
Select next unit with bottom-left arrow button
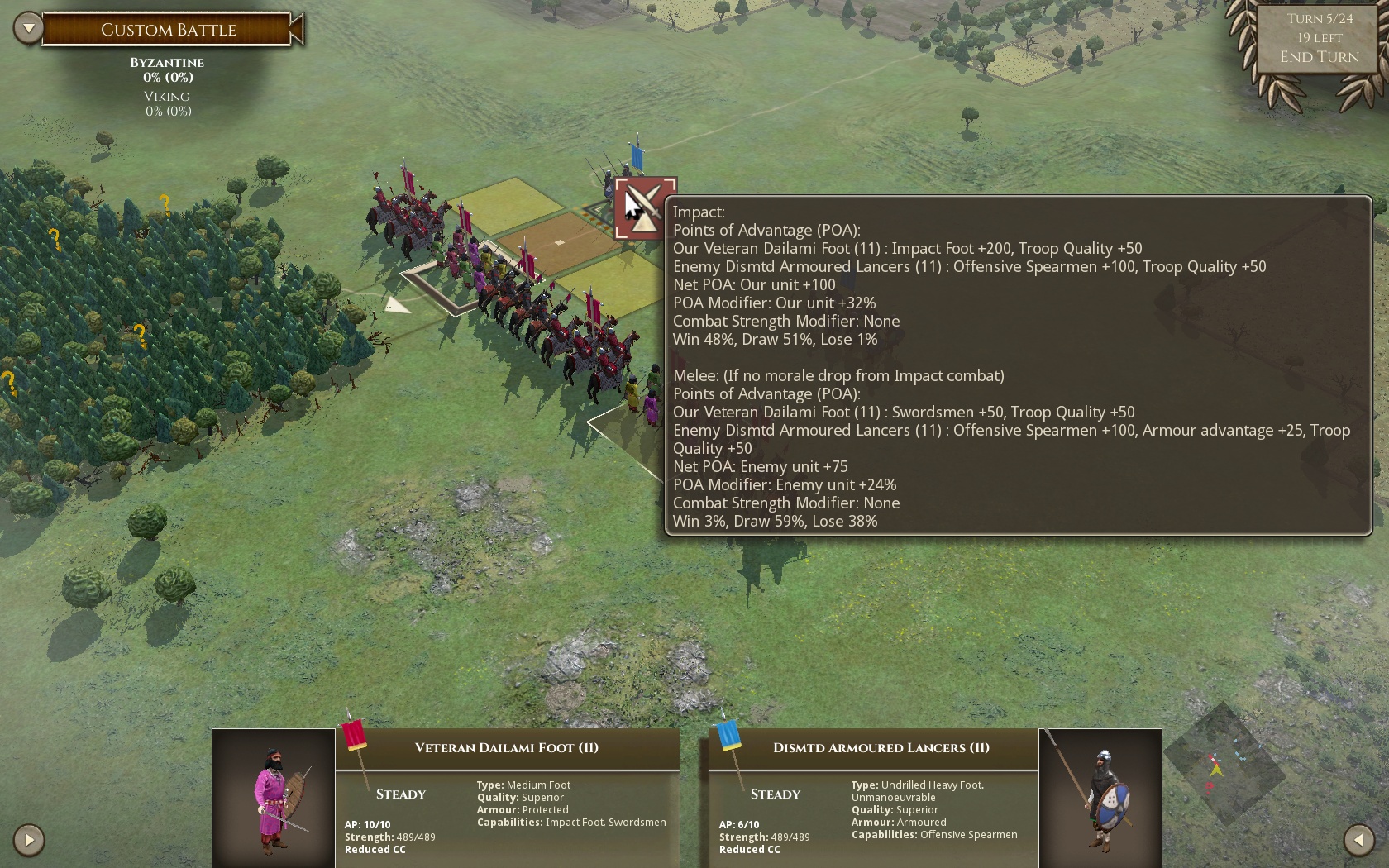[29, 840]
